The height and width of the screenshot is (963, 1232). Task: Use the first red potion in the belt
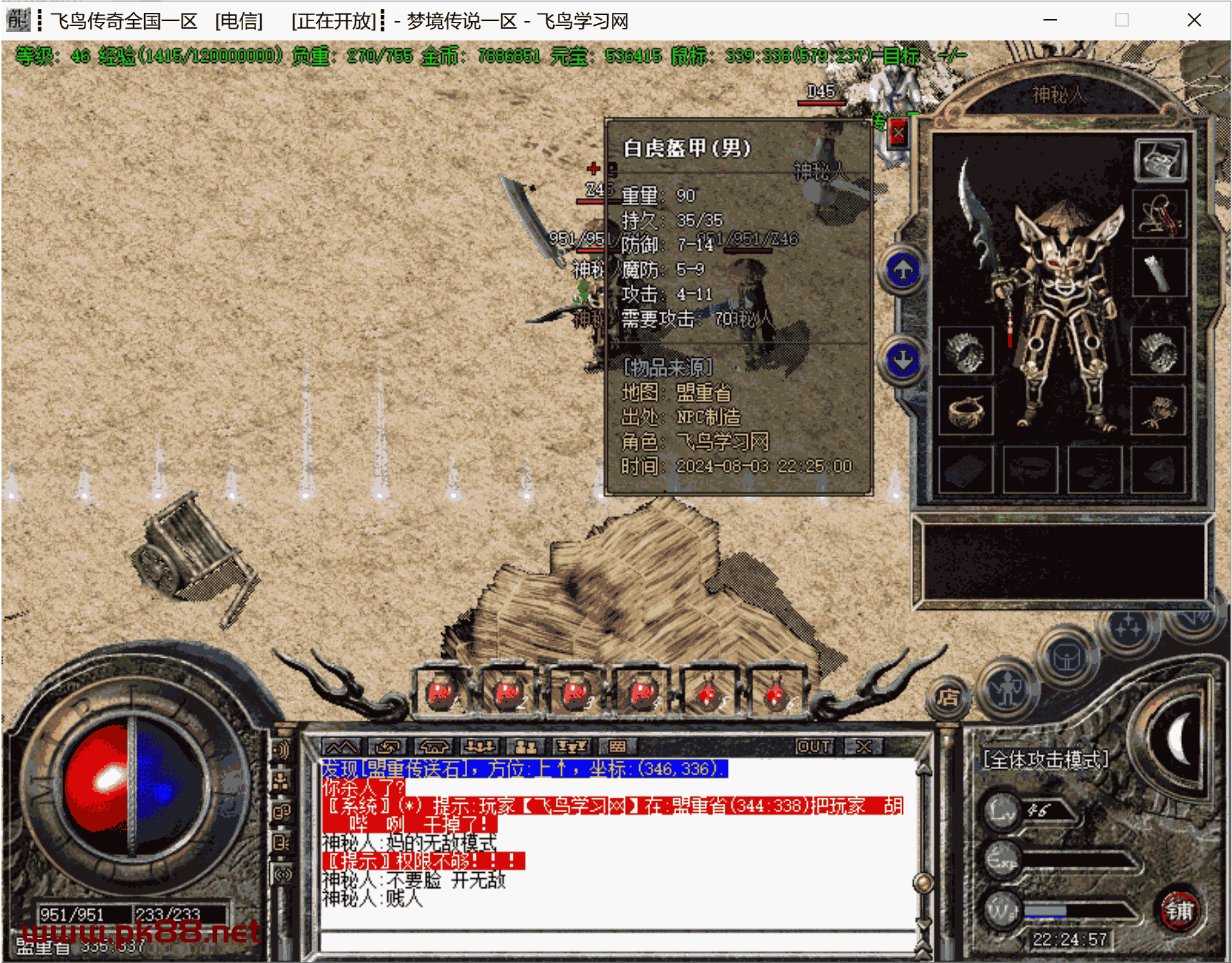(442, 693)
